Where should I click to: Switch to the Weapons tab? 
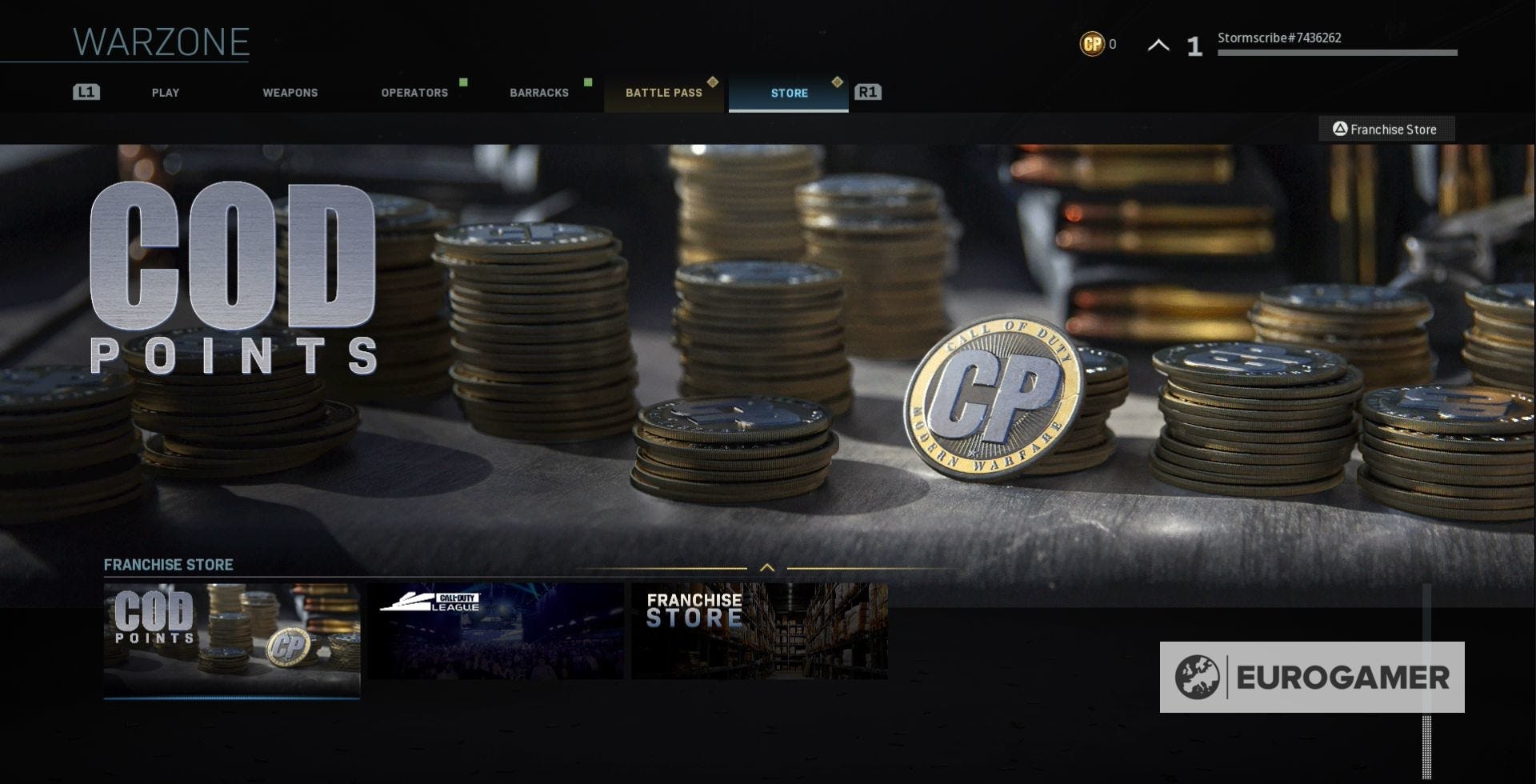pyautogui.click(x=291, y=93)
